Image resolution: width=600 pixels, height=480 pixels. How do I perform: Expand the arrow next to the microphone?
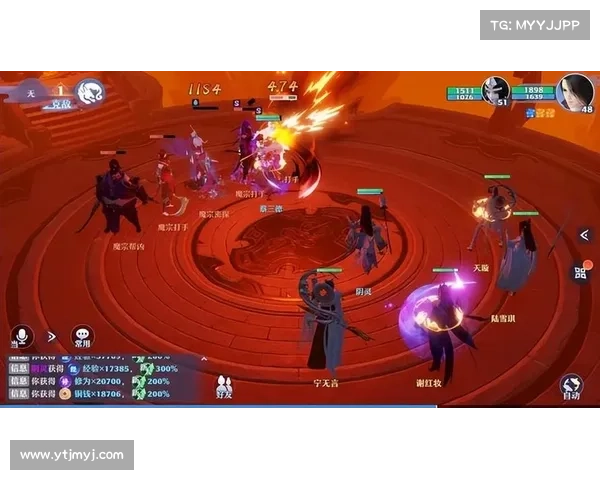tap(52, 336)
